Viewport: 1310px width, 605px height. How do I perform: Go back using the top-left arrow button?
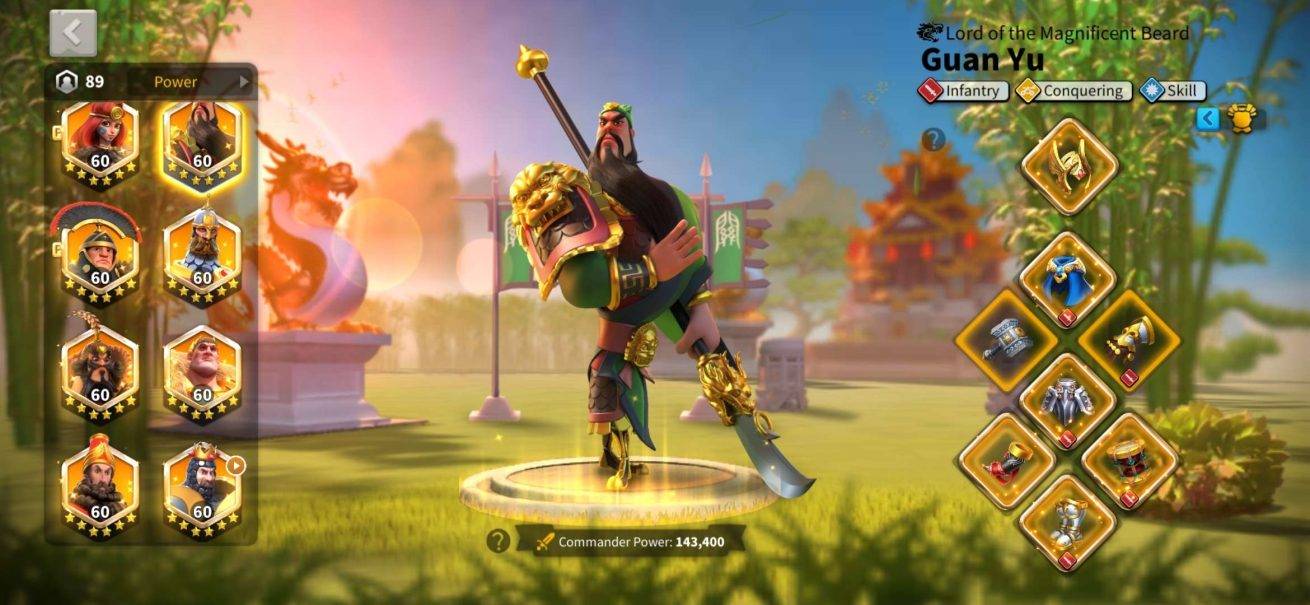pyautogui.click(x=73, y=34)
